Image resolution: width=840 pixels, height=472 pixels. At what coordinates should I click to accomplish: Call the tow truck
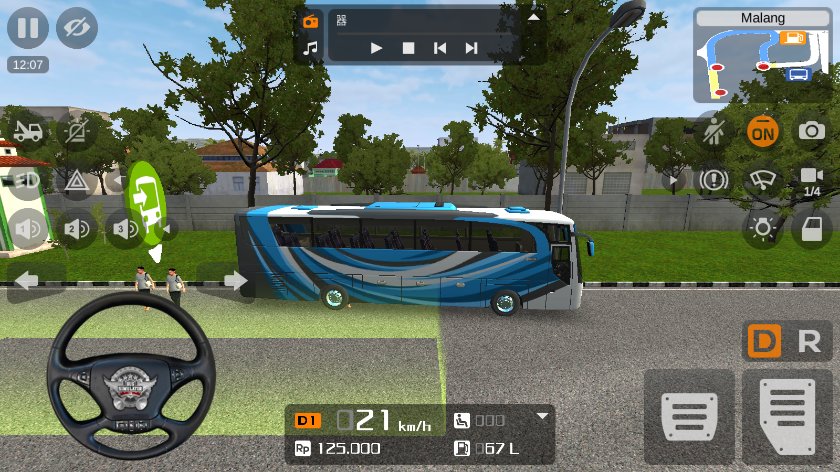(28, 131)
